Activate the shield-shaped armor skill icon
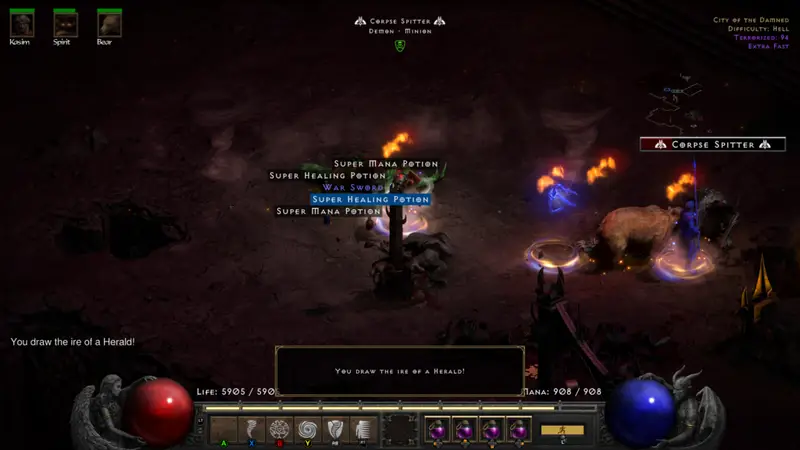Screen dimensions: 800x450 pos(336,429)
